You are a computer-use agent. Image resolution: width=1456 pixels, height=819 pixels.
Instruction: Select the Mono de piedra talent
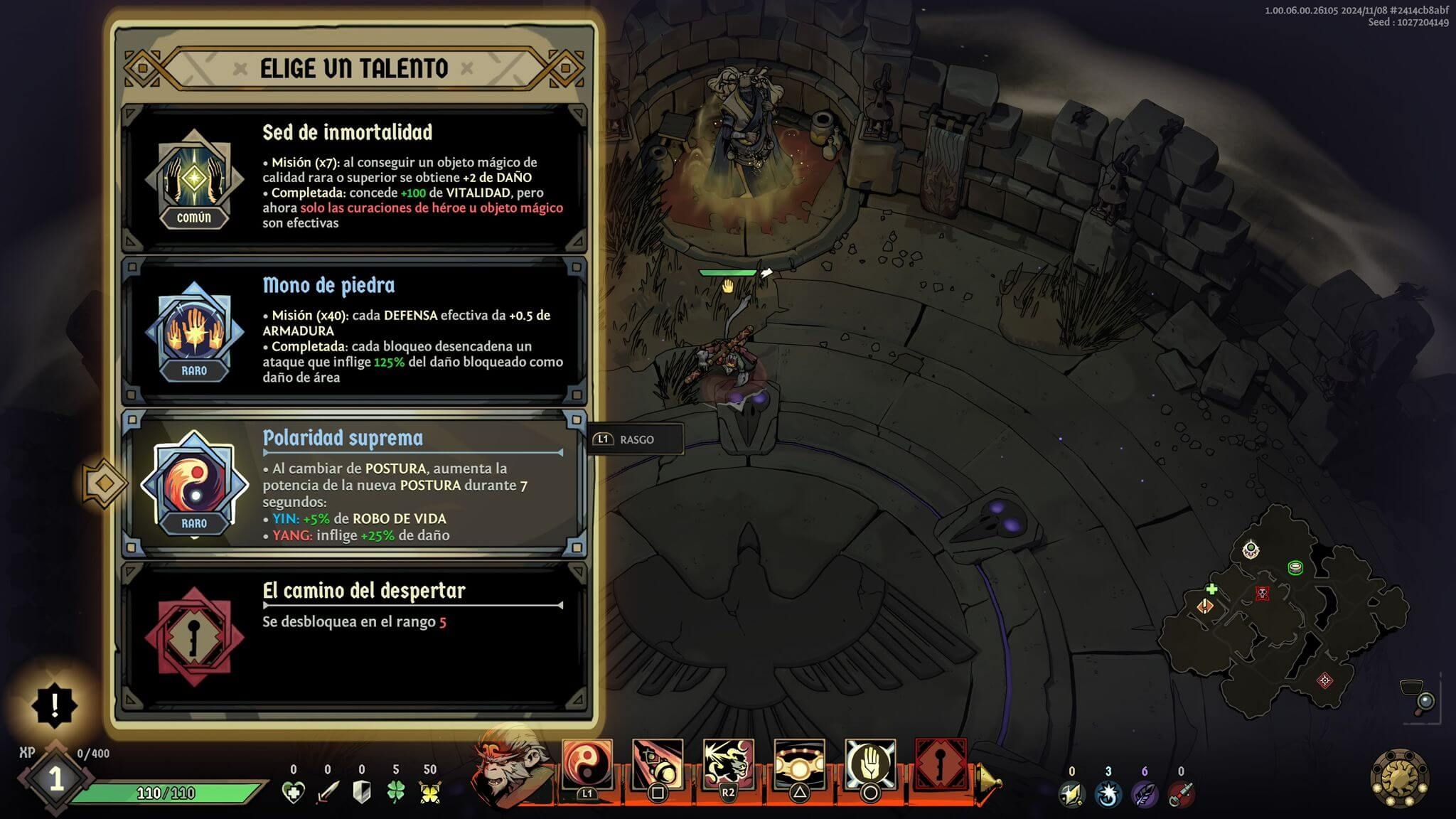(354, 331)
